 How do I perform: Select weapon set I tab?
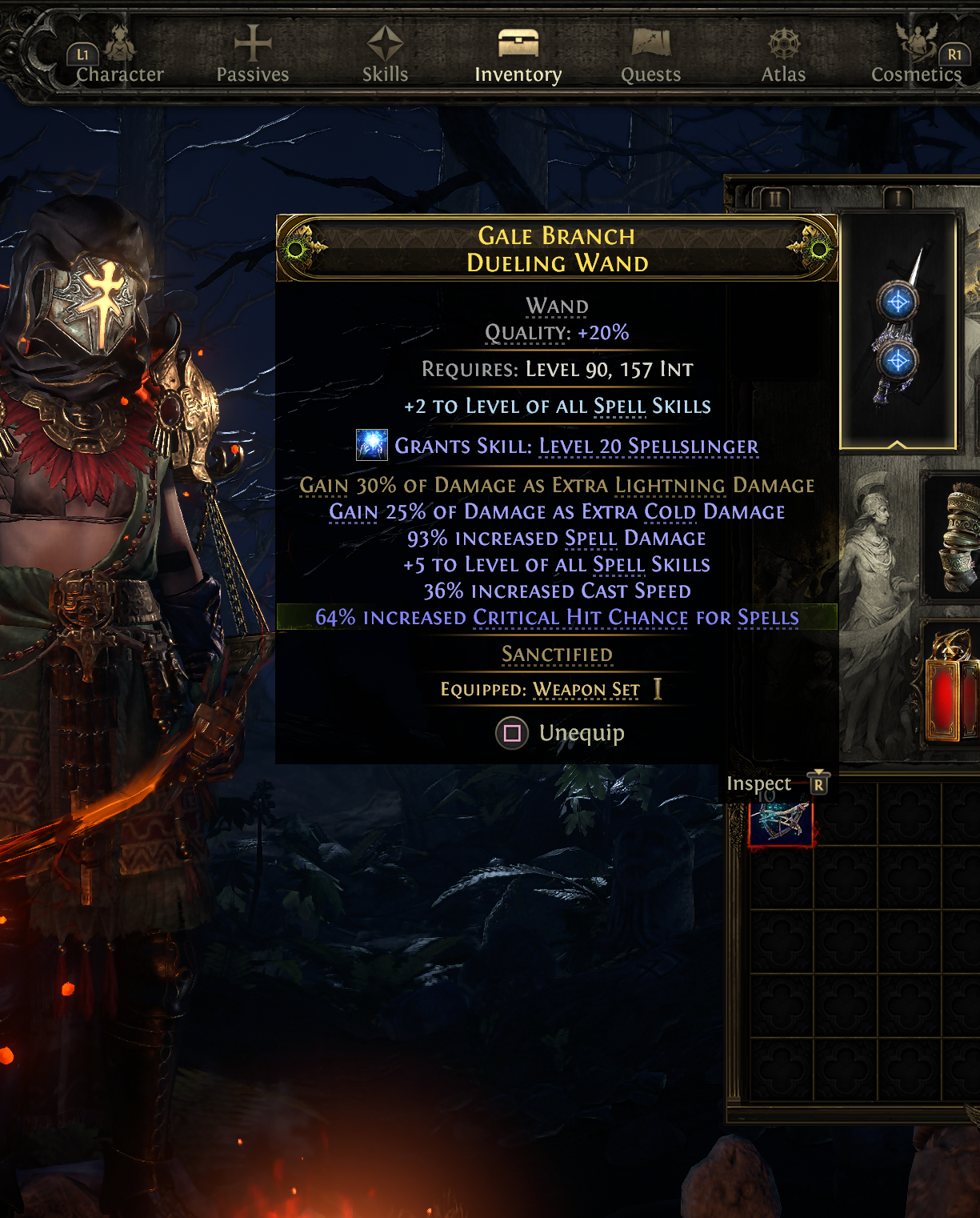coord(898,198)
